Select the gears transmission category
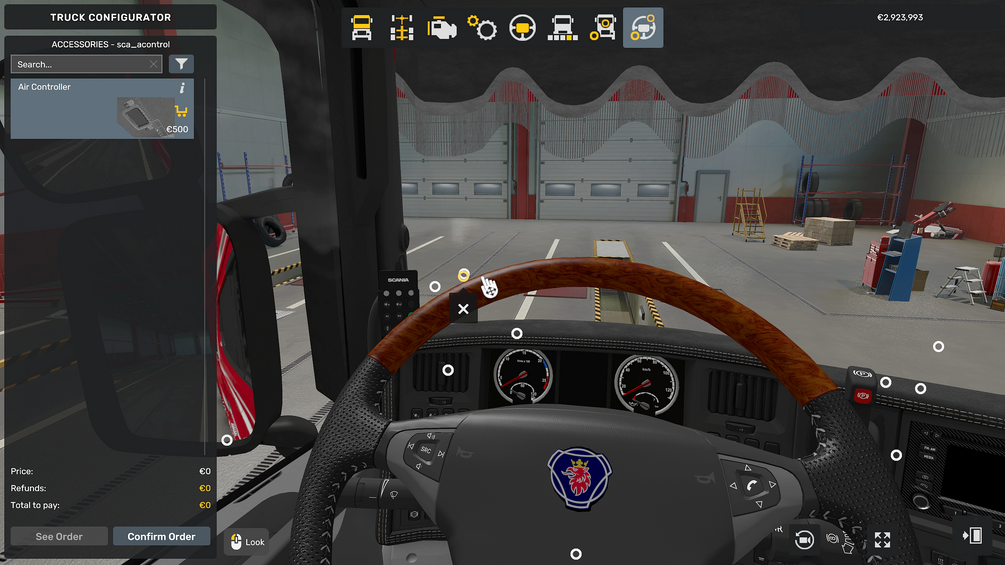 point(482,28)
